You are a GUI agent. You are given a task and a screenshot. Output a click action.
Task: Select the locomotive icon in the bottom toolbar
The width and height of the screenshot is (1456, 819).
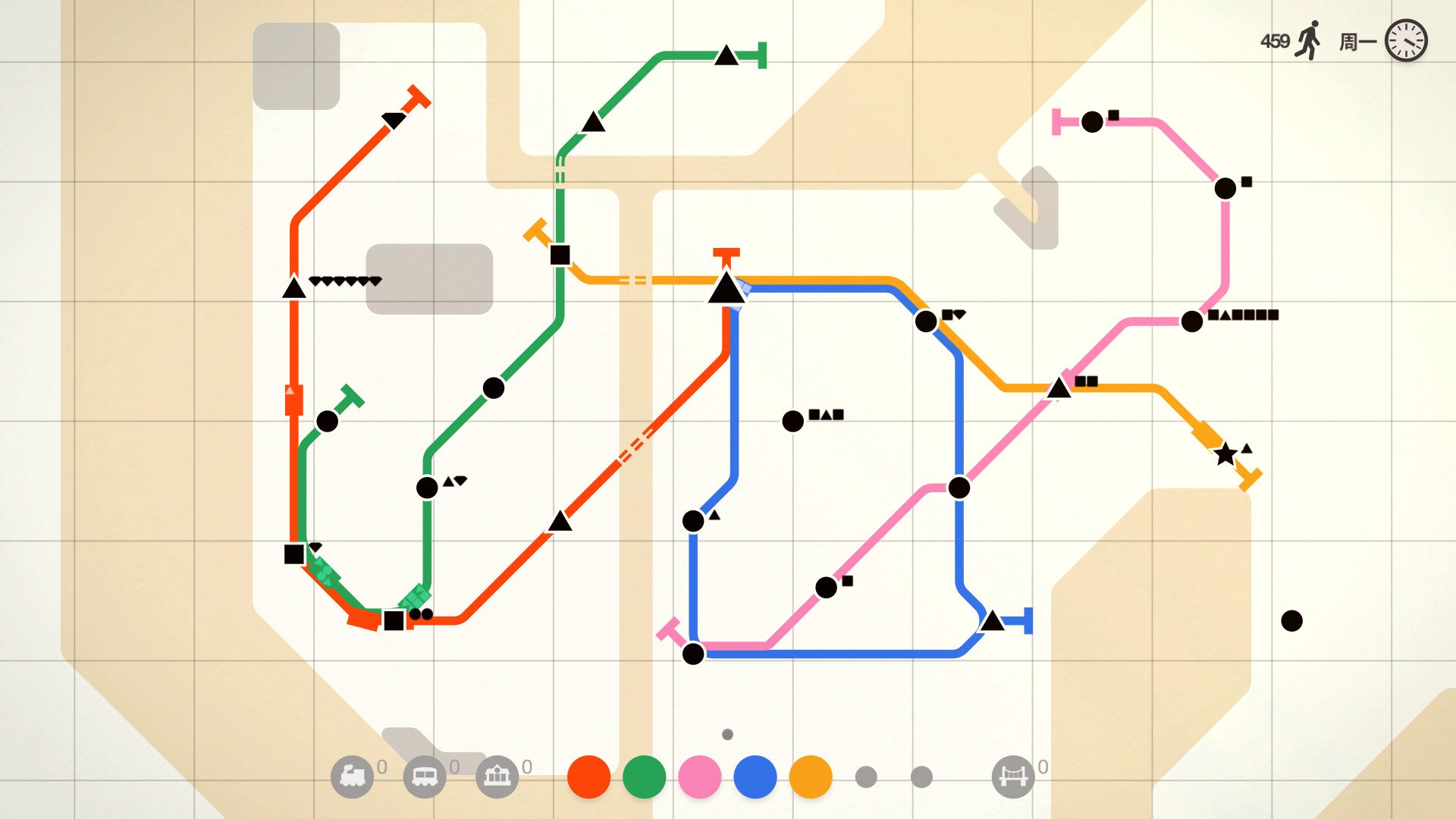click(x=353, y=777)
